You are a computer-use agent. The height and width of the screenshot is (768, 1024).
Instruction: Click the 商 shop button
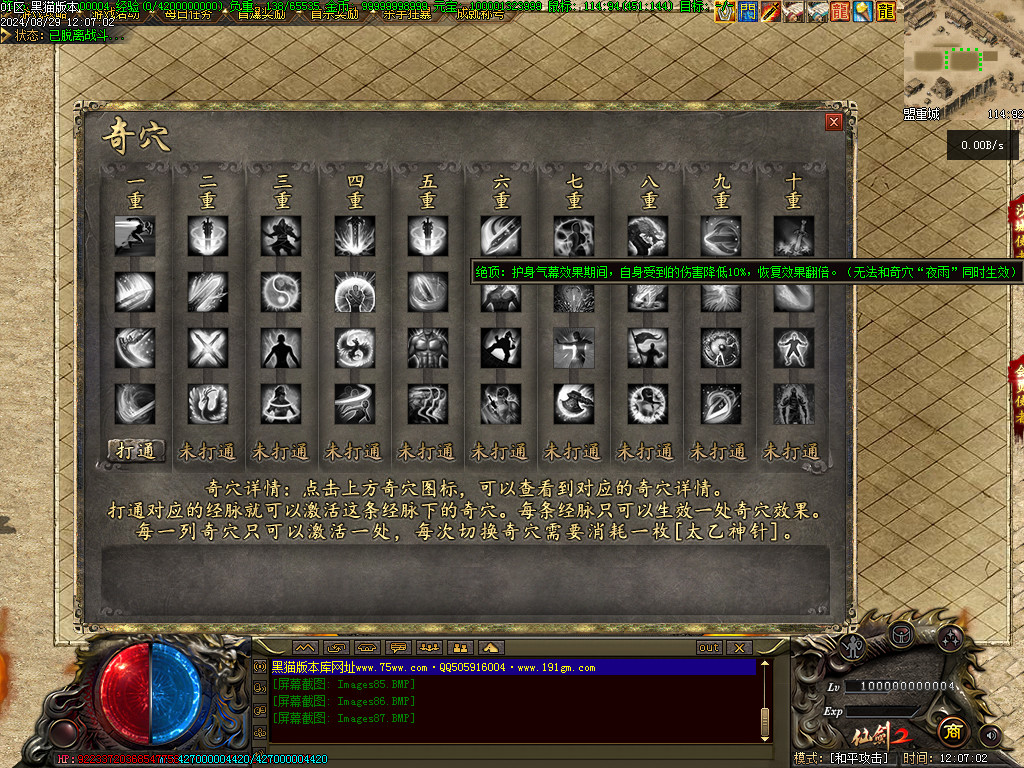click(x=952, y=732)
